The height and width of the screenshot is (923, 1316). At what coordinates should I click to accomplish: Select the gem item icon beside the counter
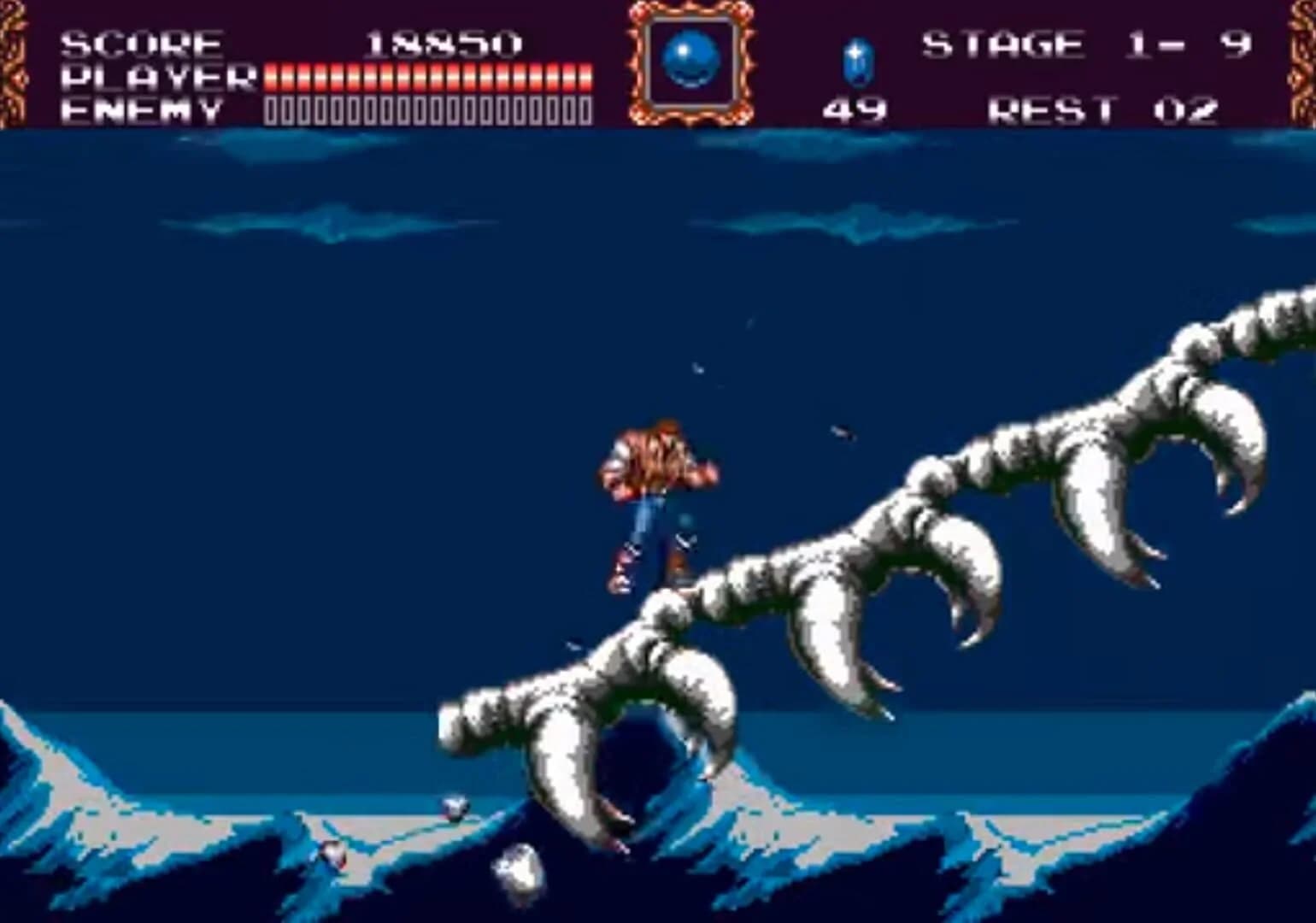[855, 60]
